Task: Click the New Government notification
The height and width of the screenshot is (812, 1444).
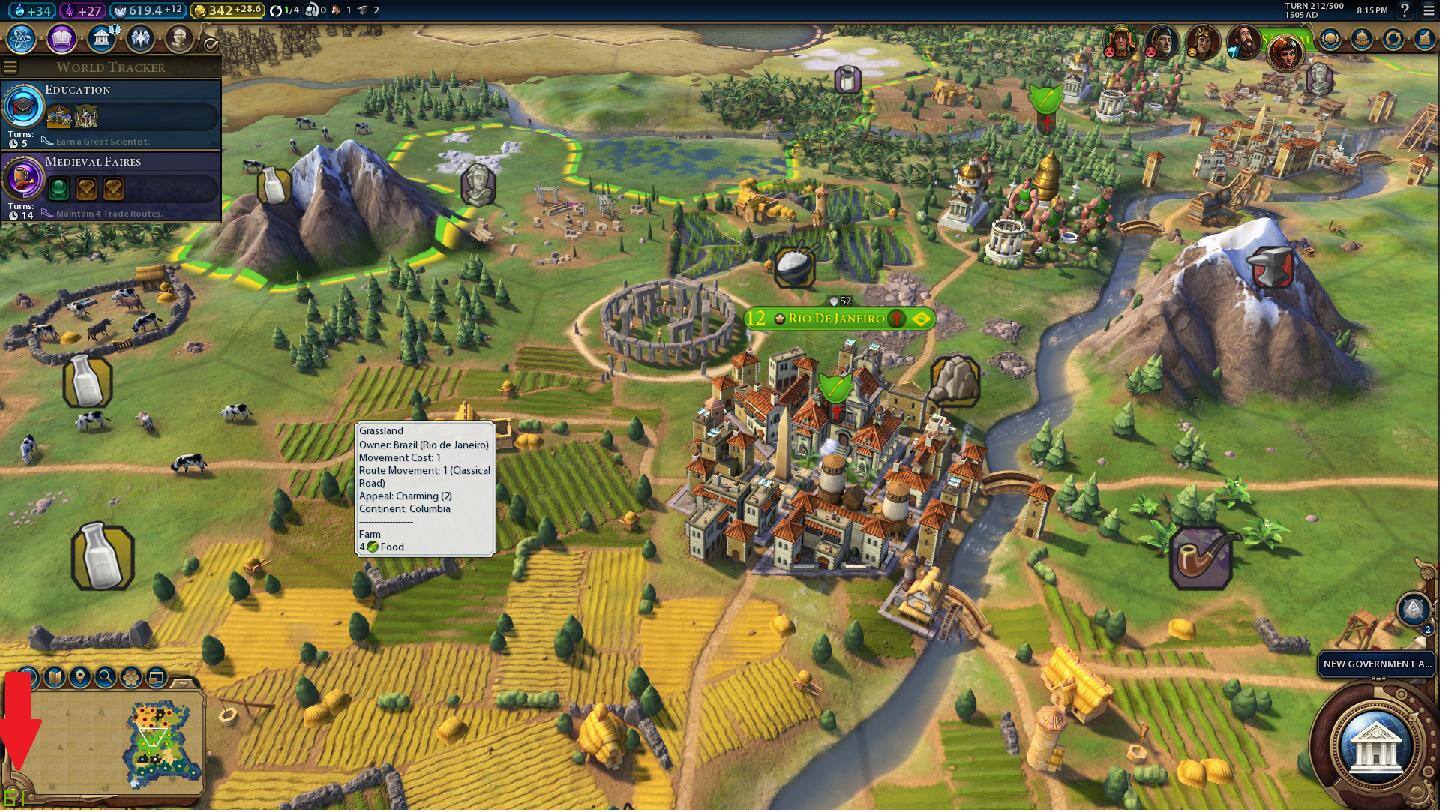Action: point(1377,664)
